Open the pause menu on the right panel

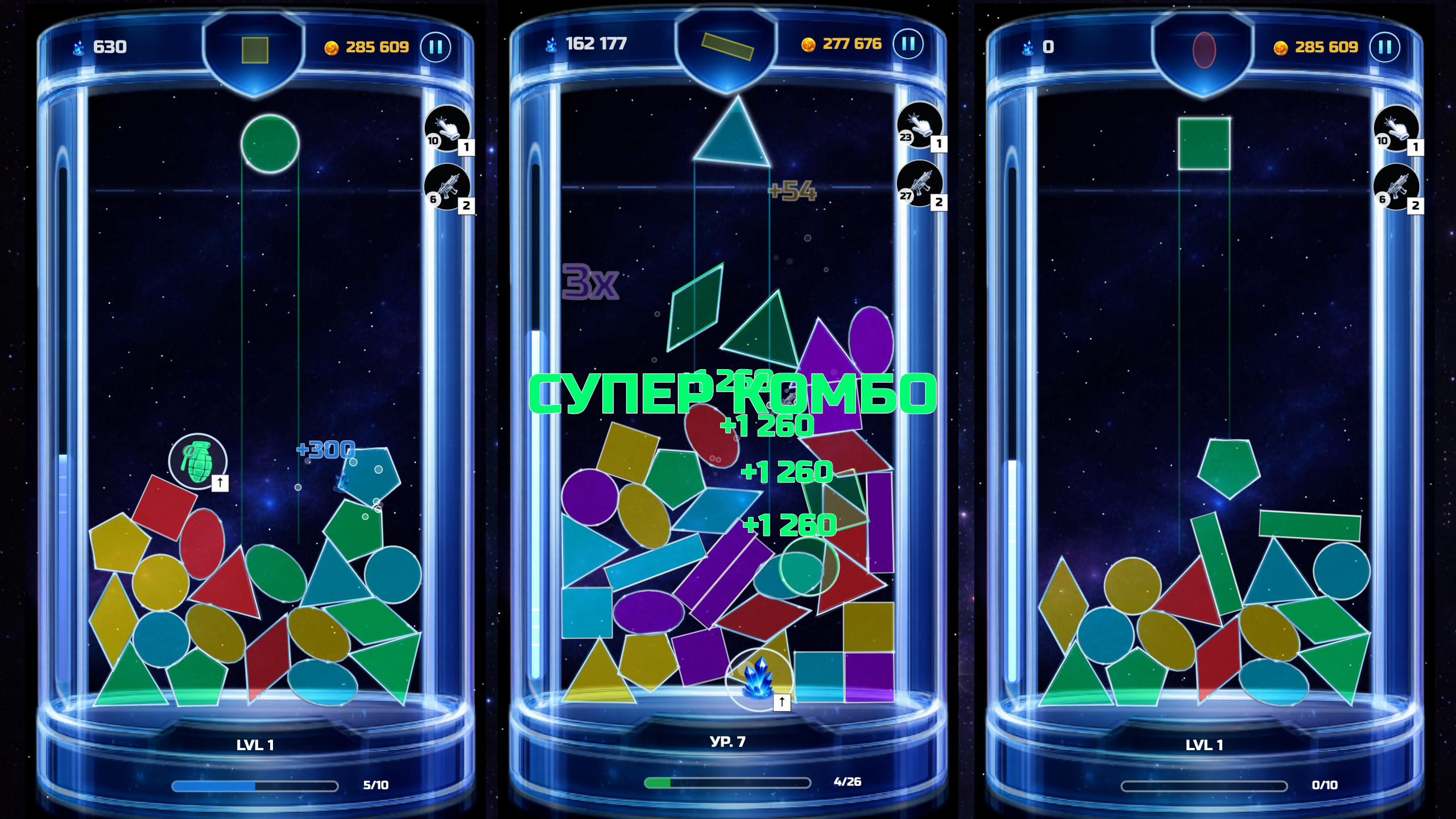click(1385, 48)
